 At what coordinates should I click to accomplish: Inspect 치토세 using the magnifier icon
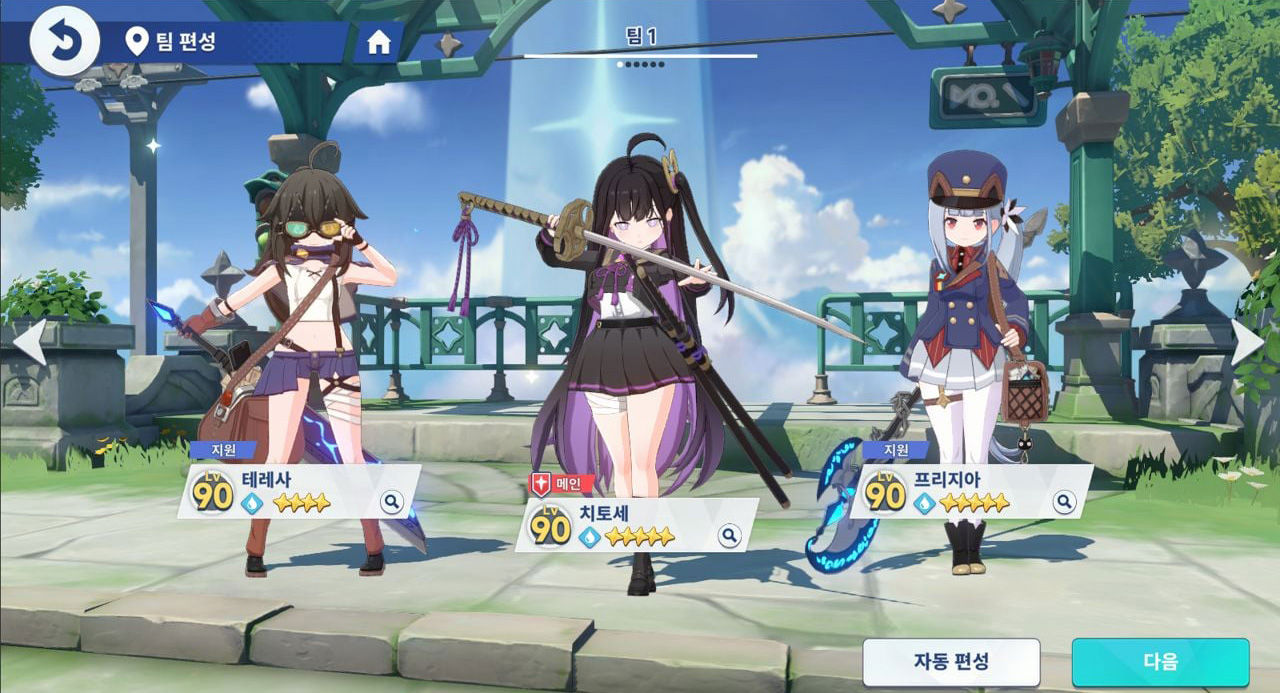(730, 537)
